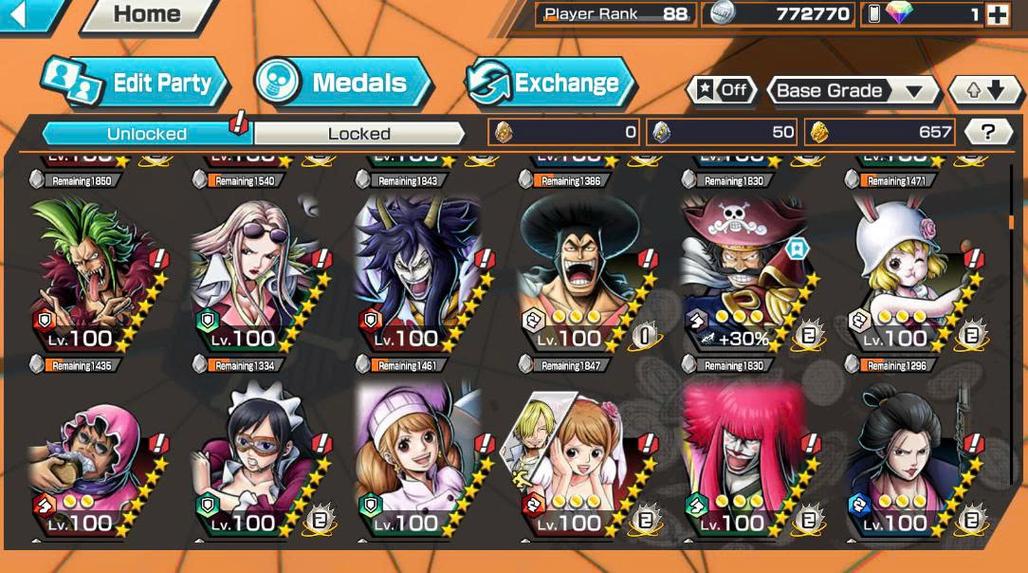Add rainbow diamonds with the plus button

point(997,14)
